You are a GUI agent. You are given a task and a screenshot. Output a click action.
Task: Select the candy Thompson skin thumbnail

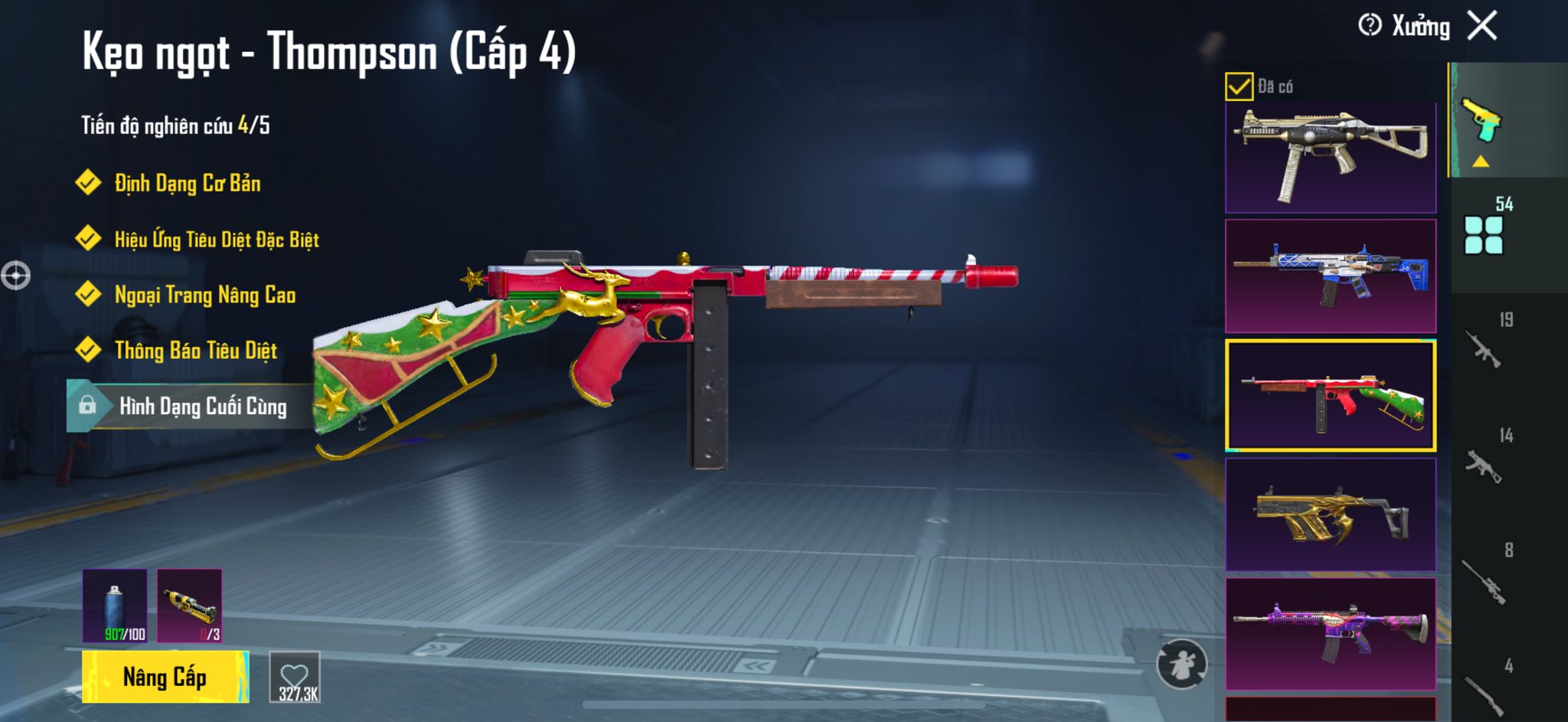(1331, 395)
